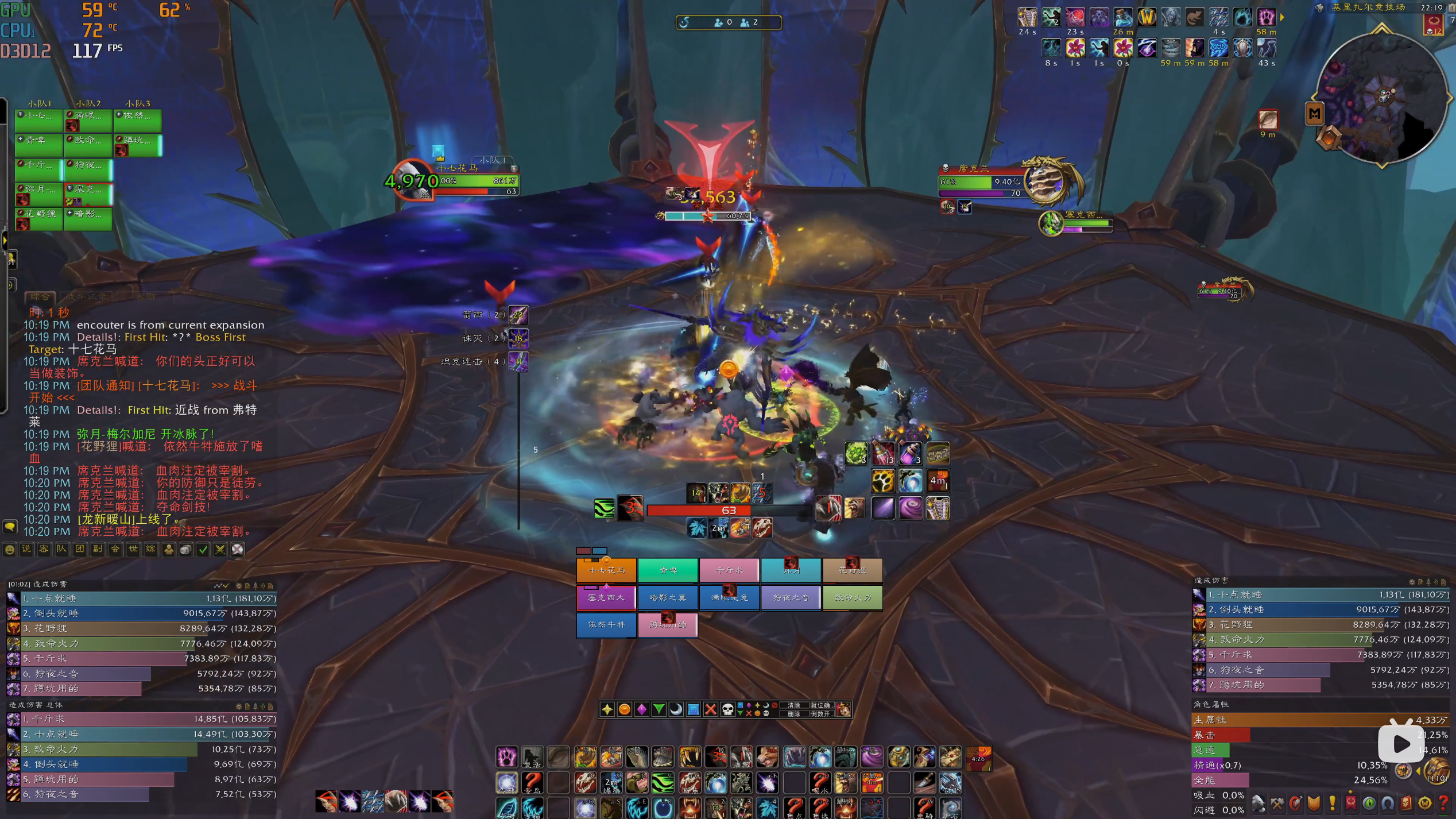Open the emoji face chat button

(10, 550)
